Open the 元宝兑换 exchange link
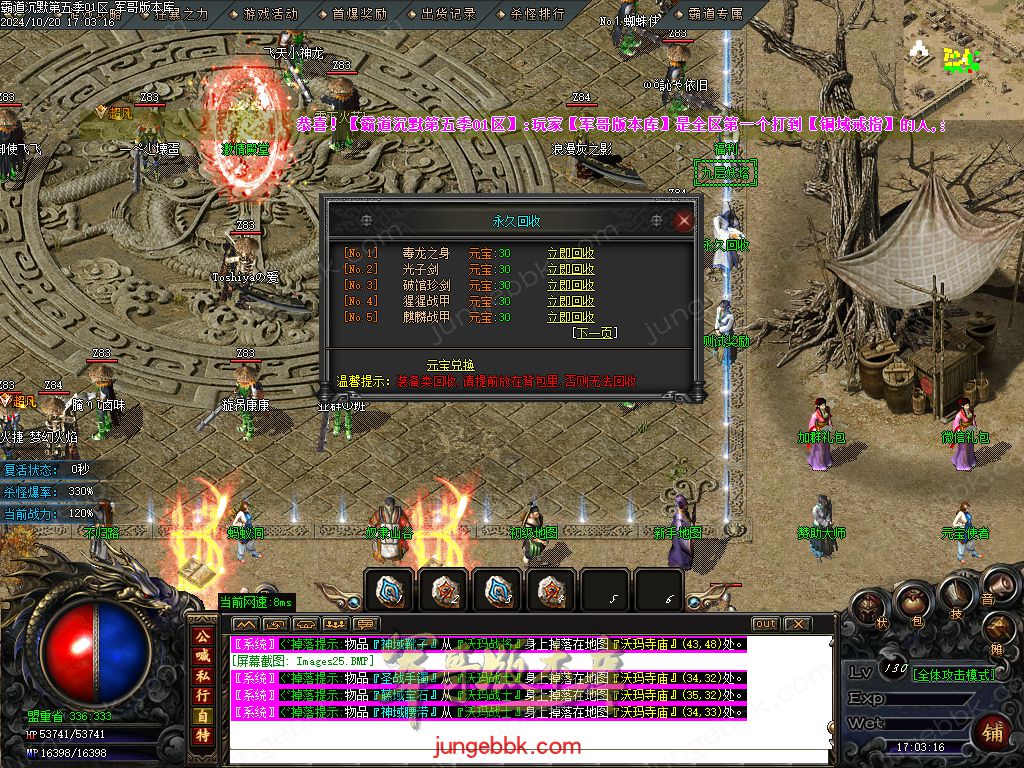Image resolution: width=1024 pixels, height=768 pixels. click(x=450, y=365)
